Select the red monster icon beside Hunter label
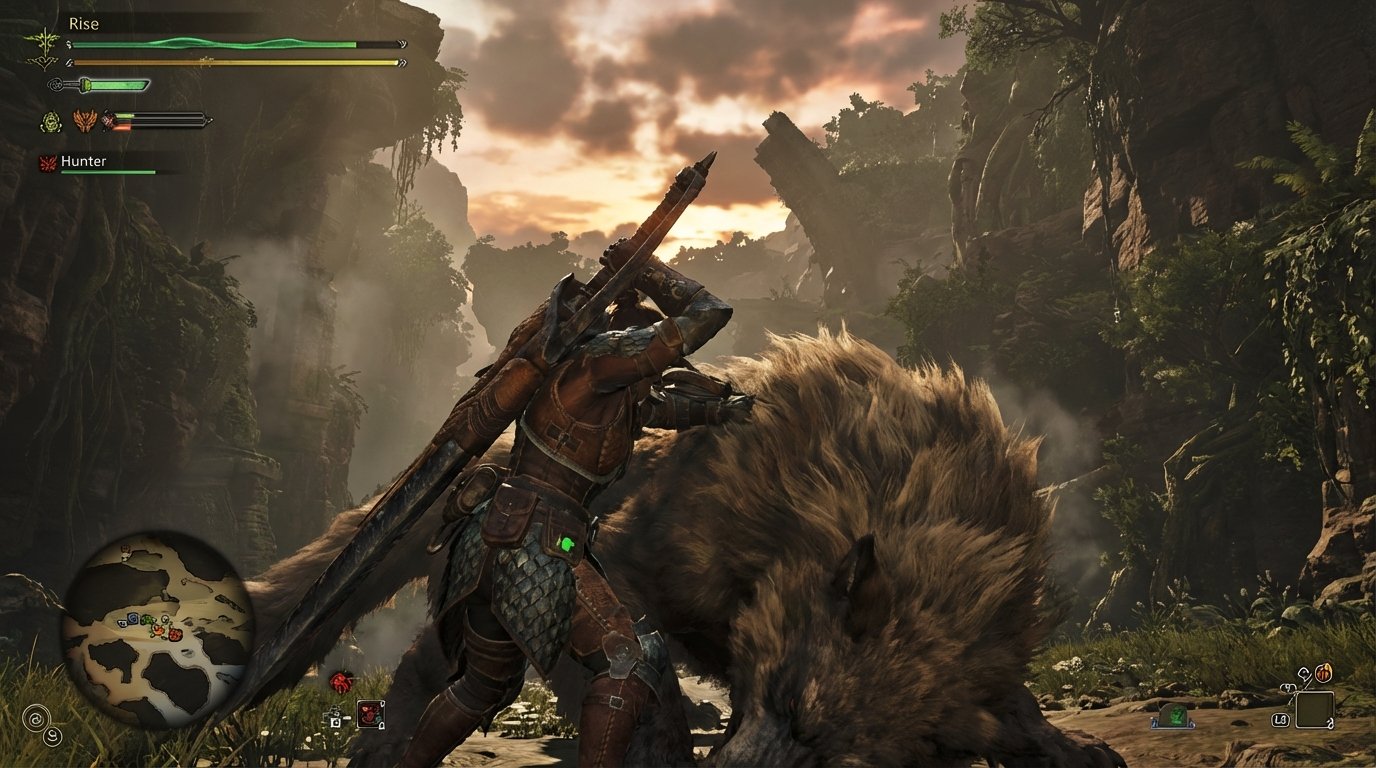This screenshot has width=1376, height=768. tap(46, 161)
